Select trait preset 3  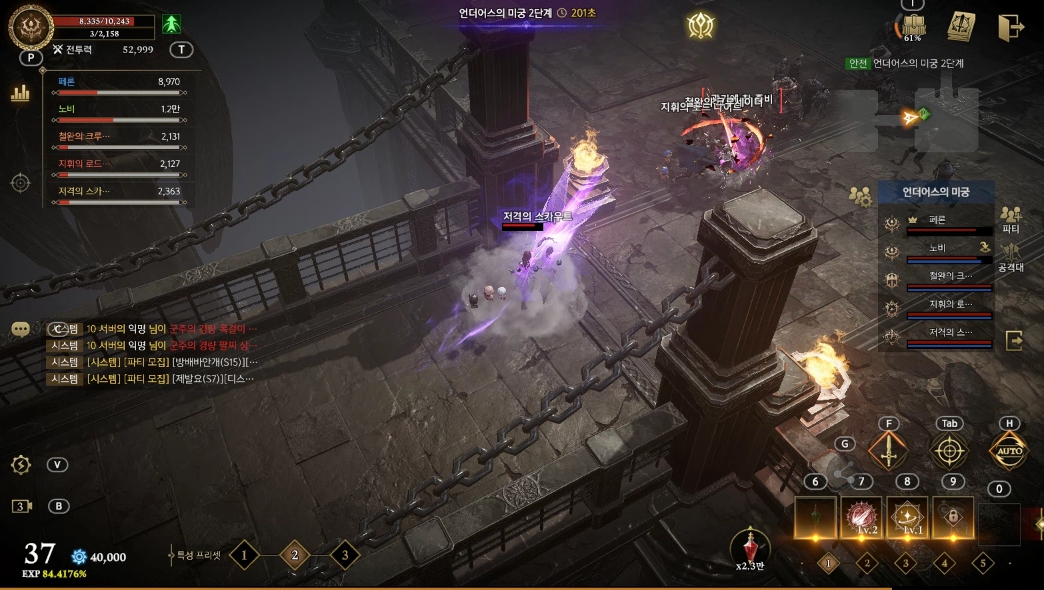click(344, 554)
